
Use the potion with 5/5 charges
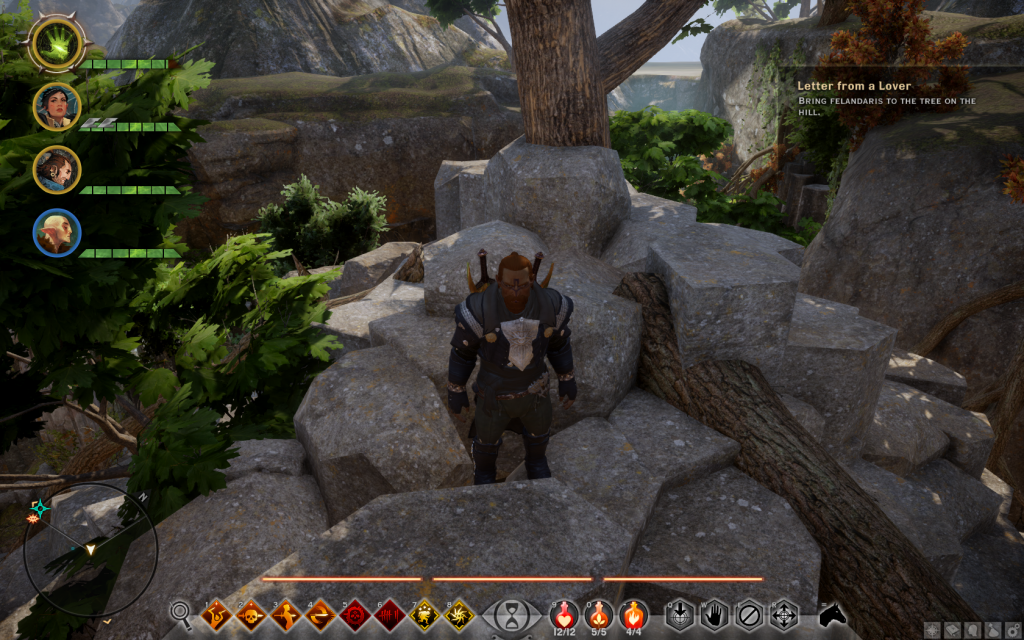598,612
